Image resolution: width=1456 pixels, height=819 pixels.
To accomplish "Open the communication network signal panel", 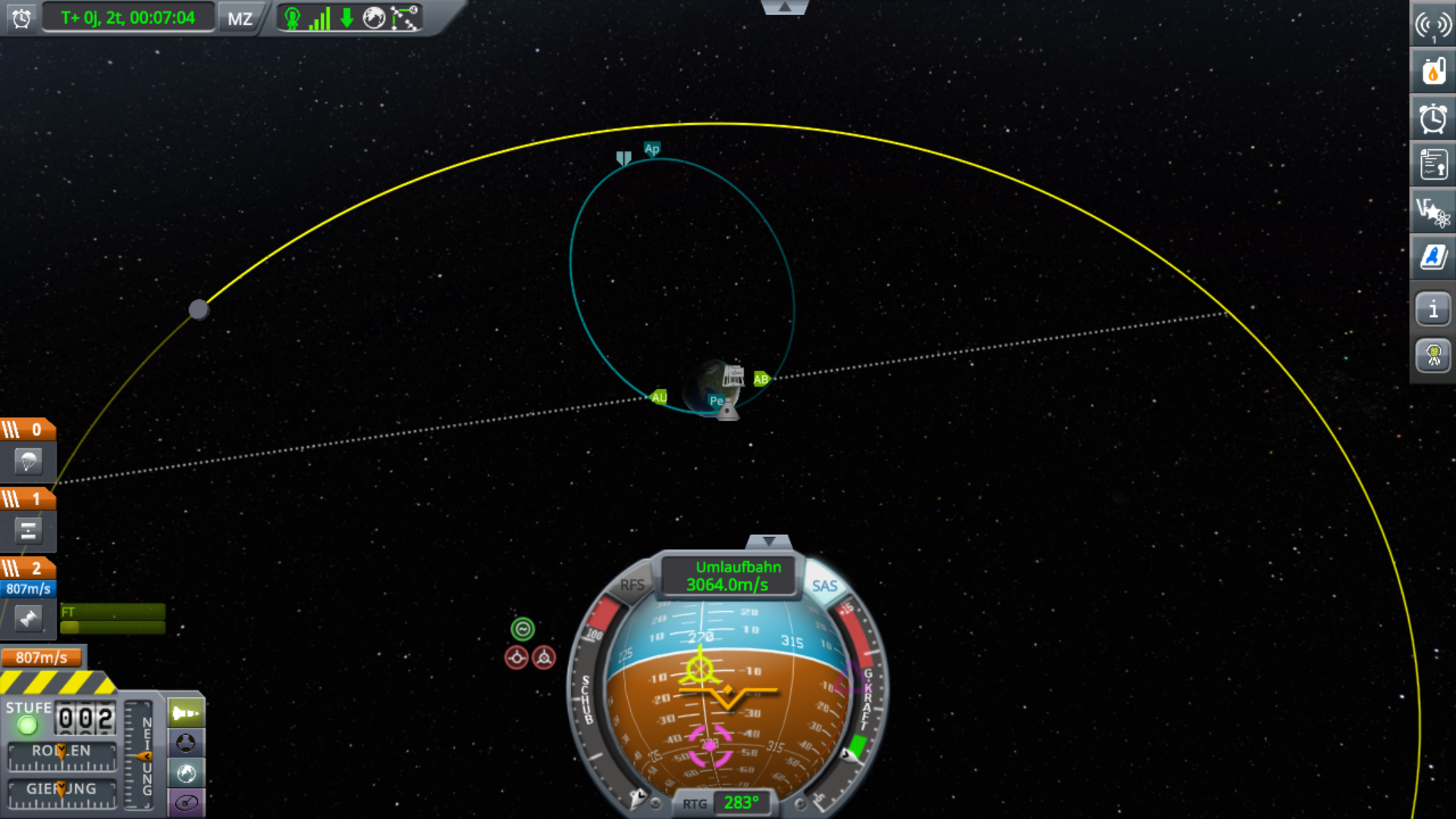I will pyautogui.click(x=1432, y=26).
